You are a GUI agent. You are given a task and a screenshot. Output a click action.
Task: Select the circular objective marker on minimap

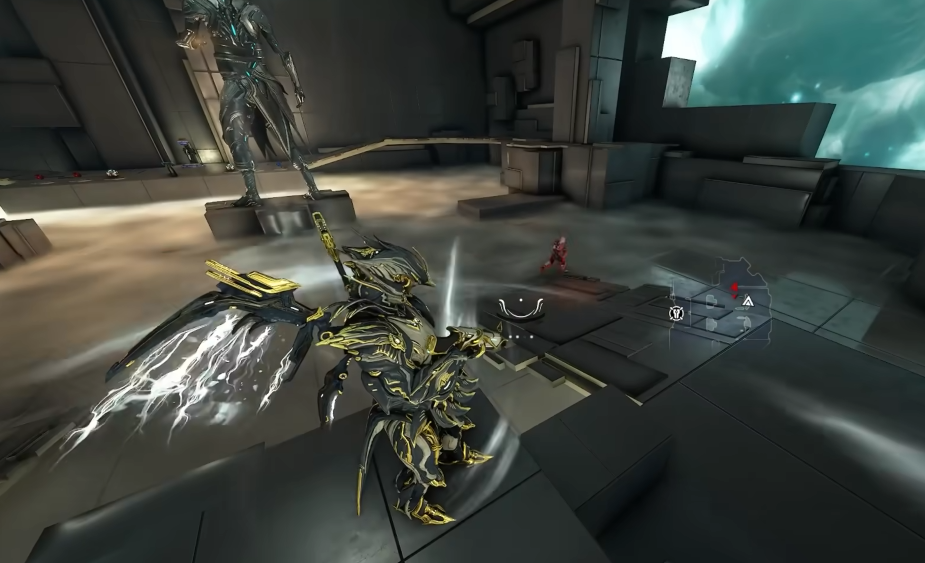675,313
